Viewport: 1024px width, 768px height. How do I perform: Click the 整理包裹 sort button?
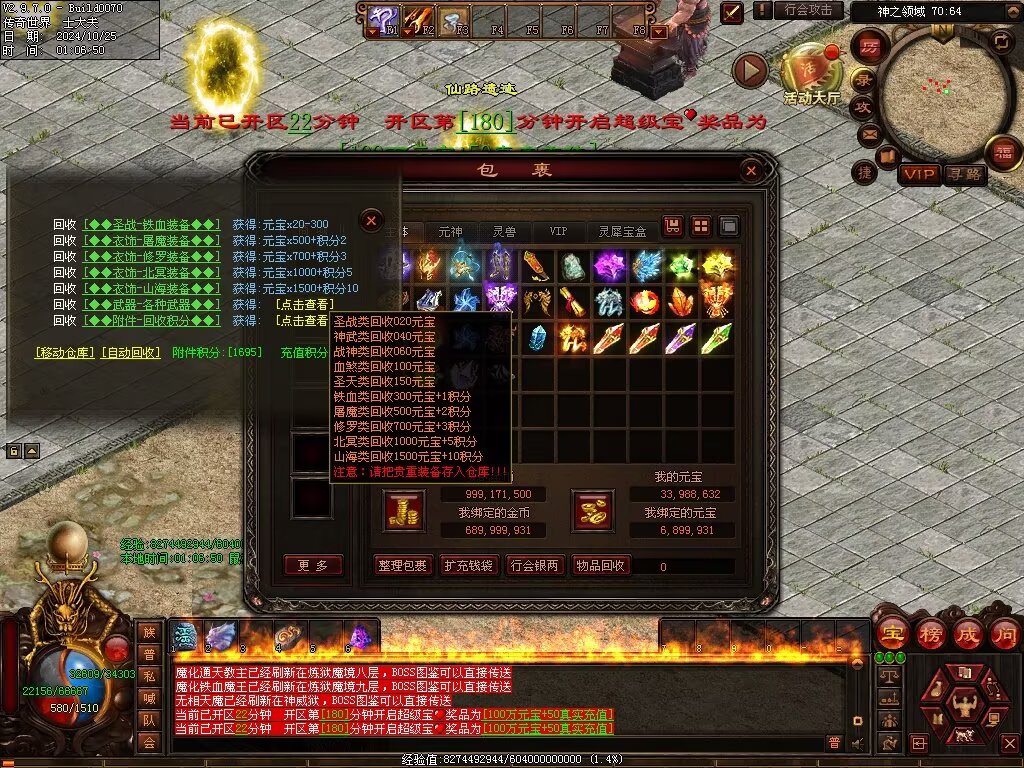coord(403,565)
